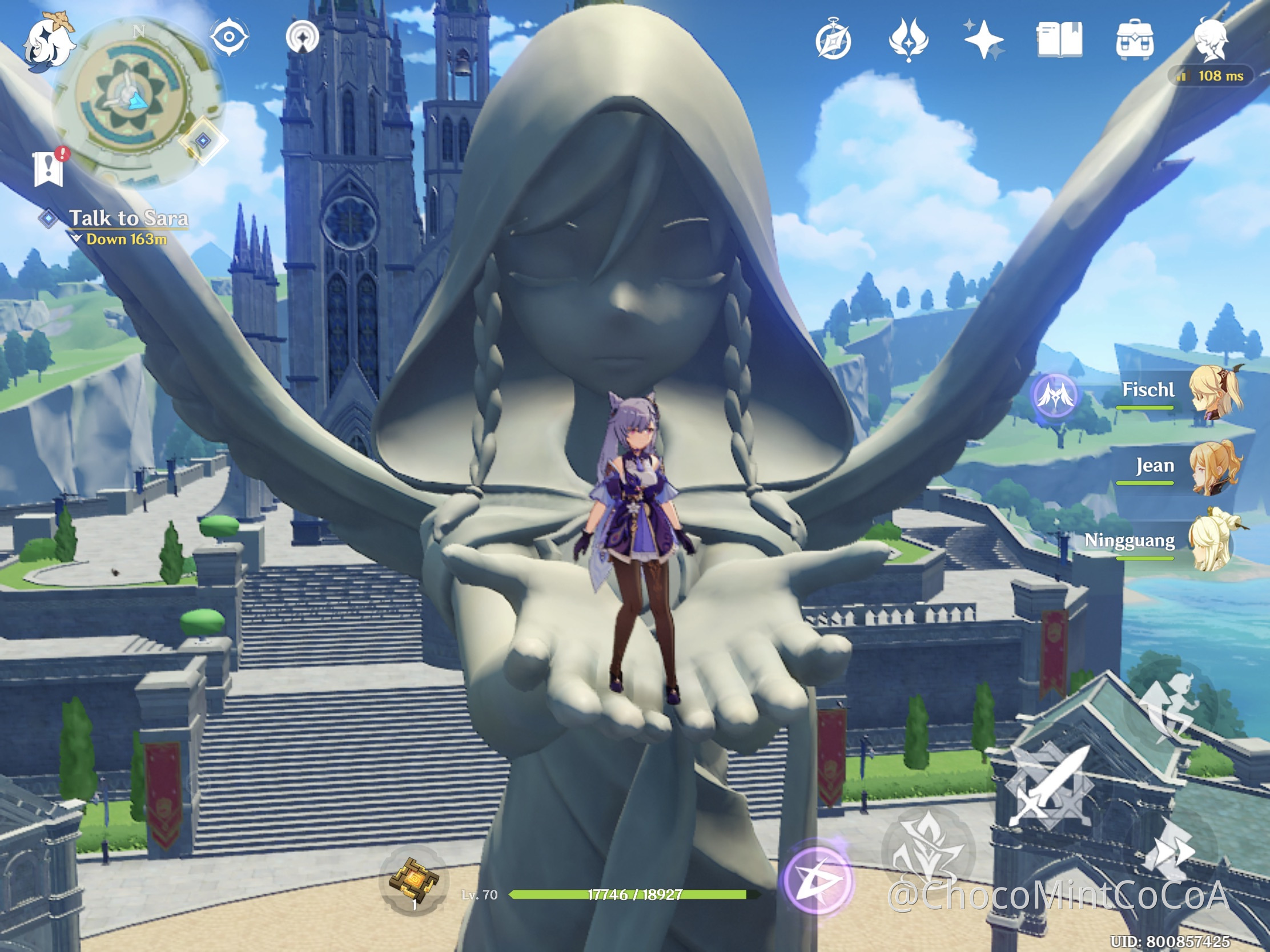Select the 'Talk to Sara' quest objective
This screenshot has height=952, width=1270.
pos(129,218)
